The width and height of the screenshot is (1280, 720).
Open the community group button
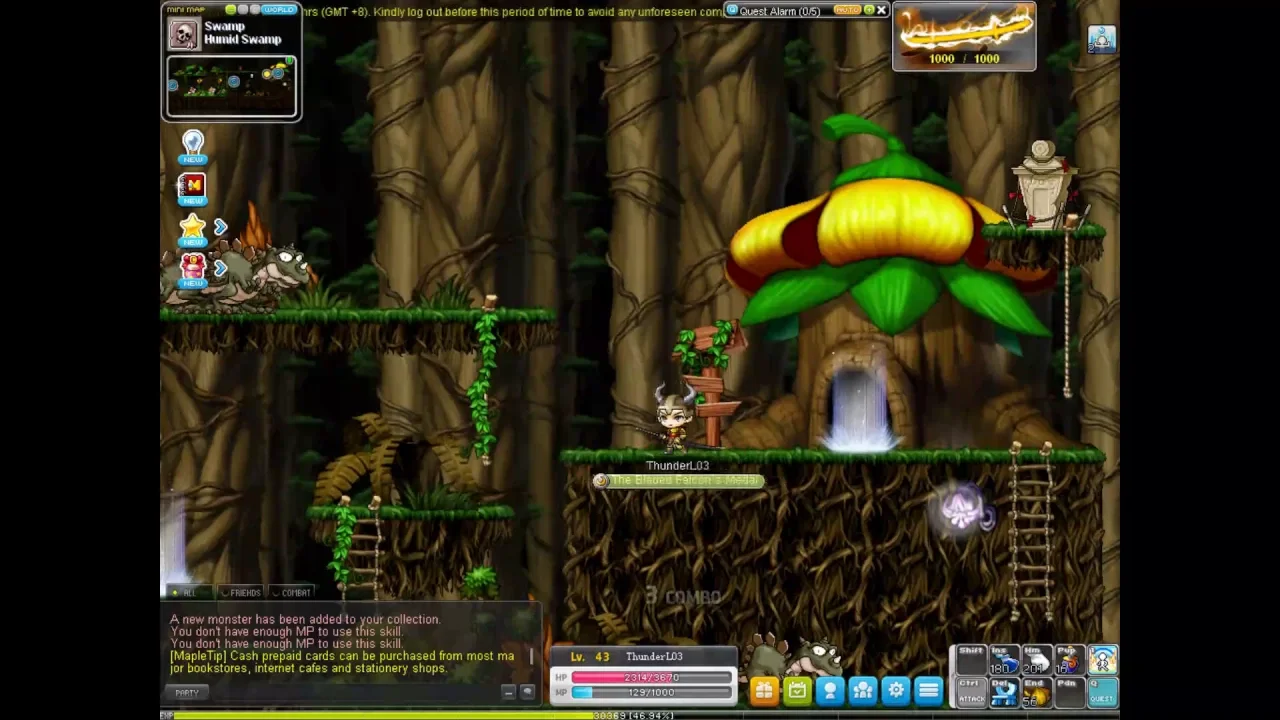click(863, 690)
